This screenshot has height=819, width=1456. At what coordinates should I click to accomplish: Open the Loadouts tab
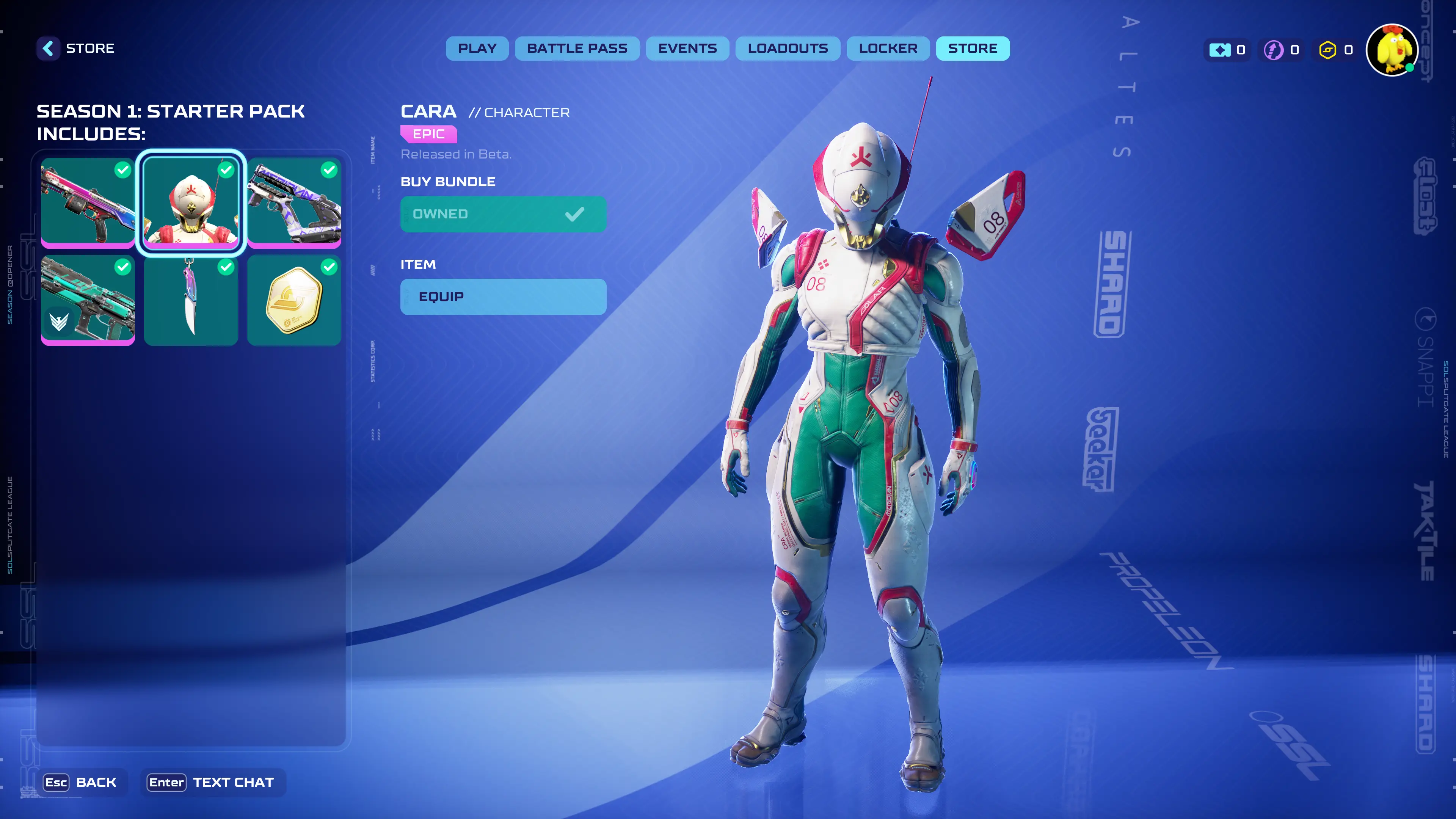(x=788, y=49)
